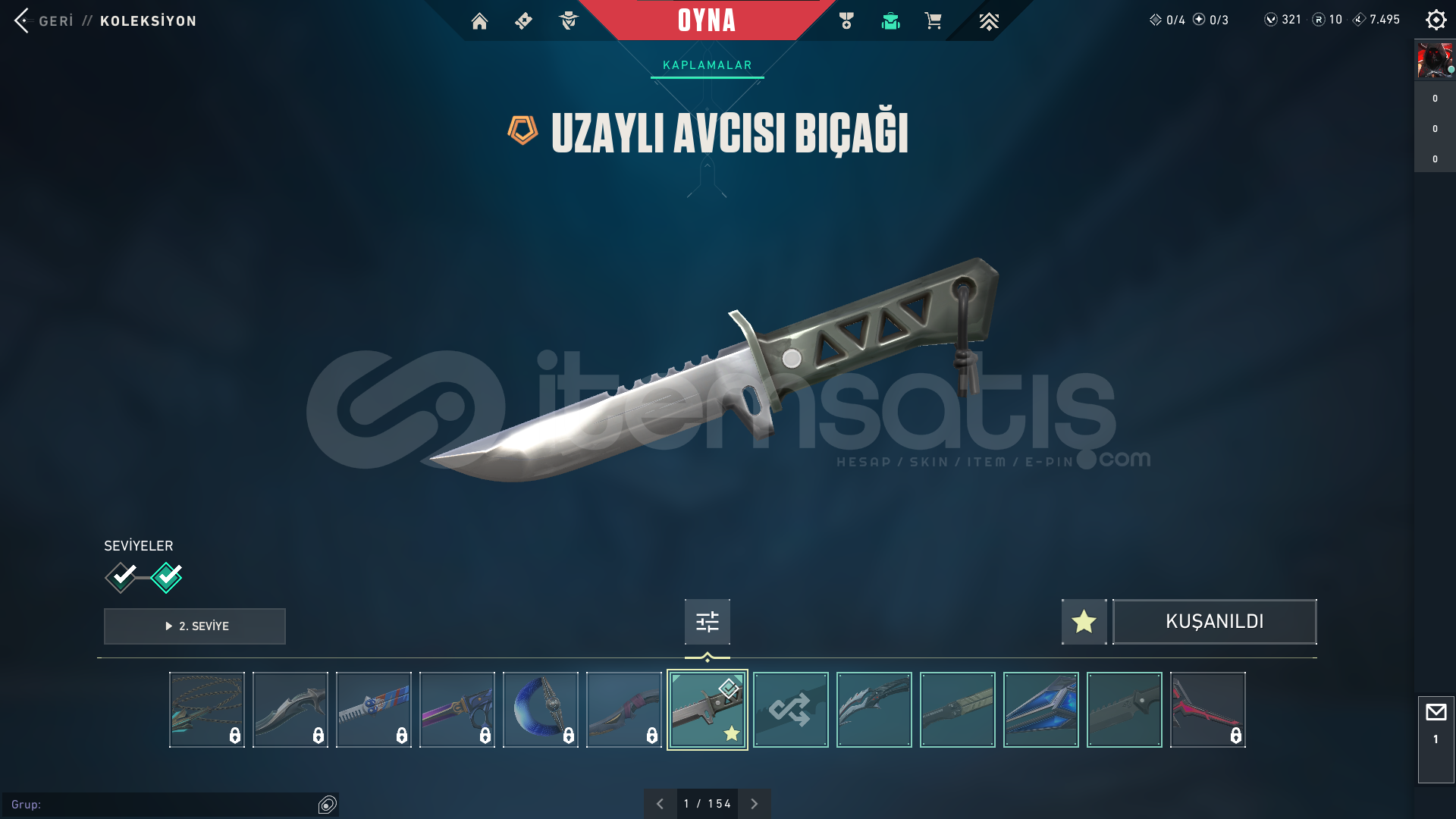The width and height of the screenshot is (1456, 819).
Task: Select the level 2 checkmark under SEVİYELER
Action: pos(167,576)
